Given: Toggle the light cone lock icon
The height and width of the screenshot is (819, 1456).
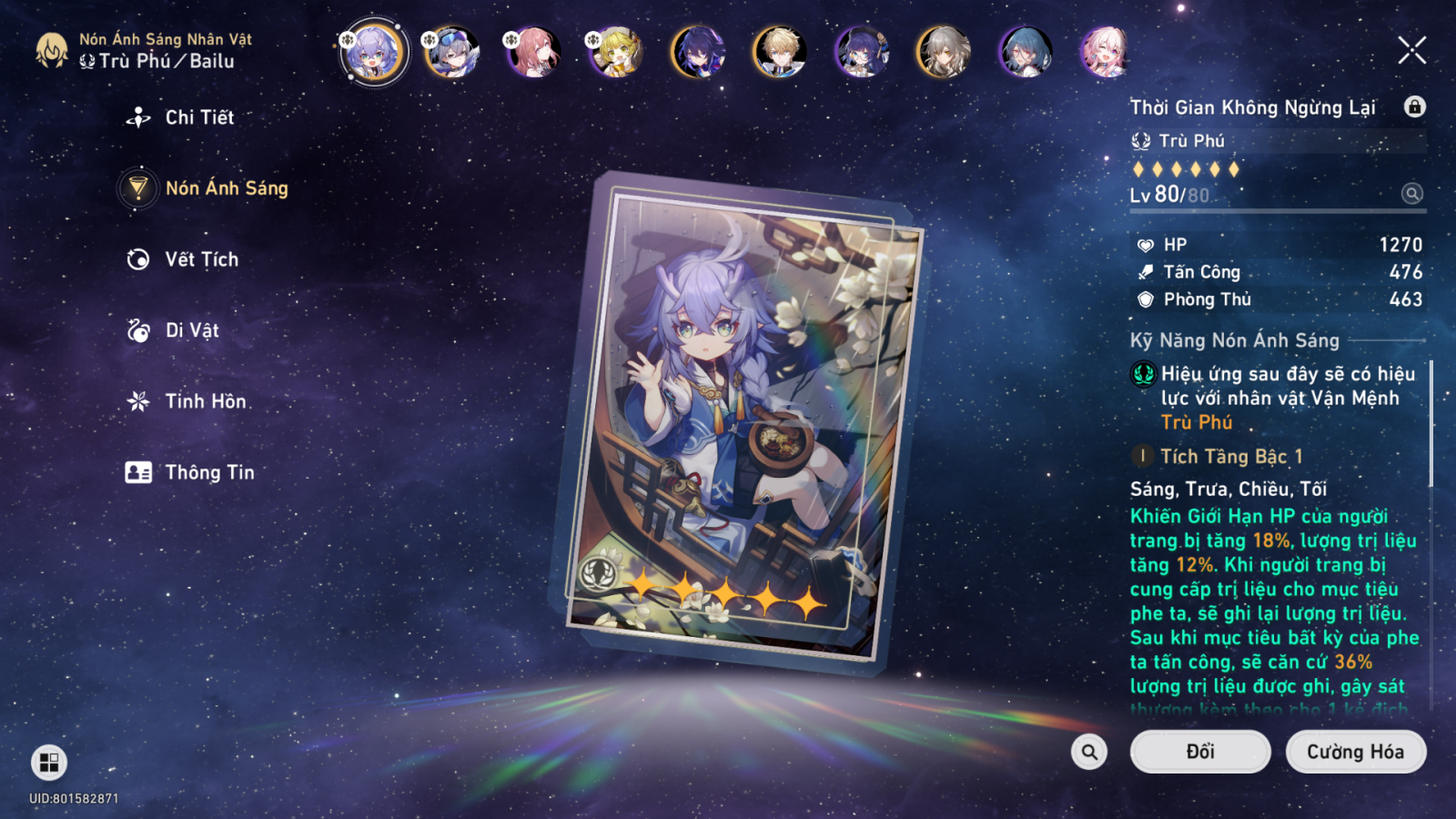Looking at the screenshot, I should [x=1414, y=107].
